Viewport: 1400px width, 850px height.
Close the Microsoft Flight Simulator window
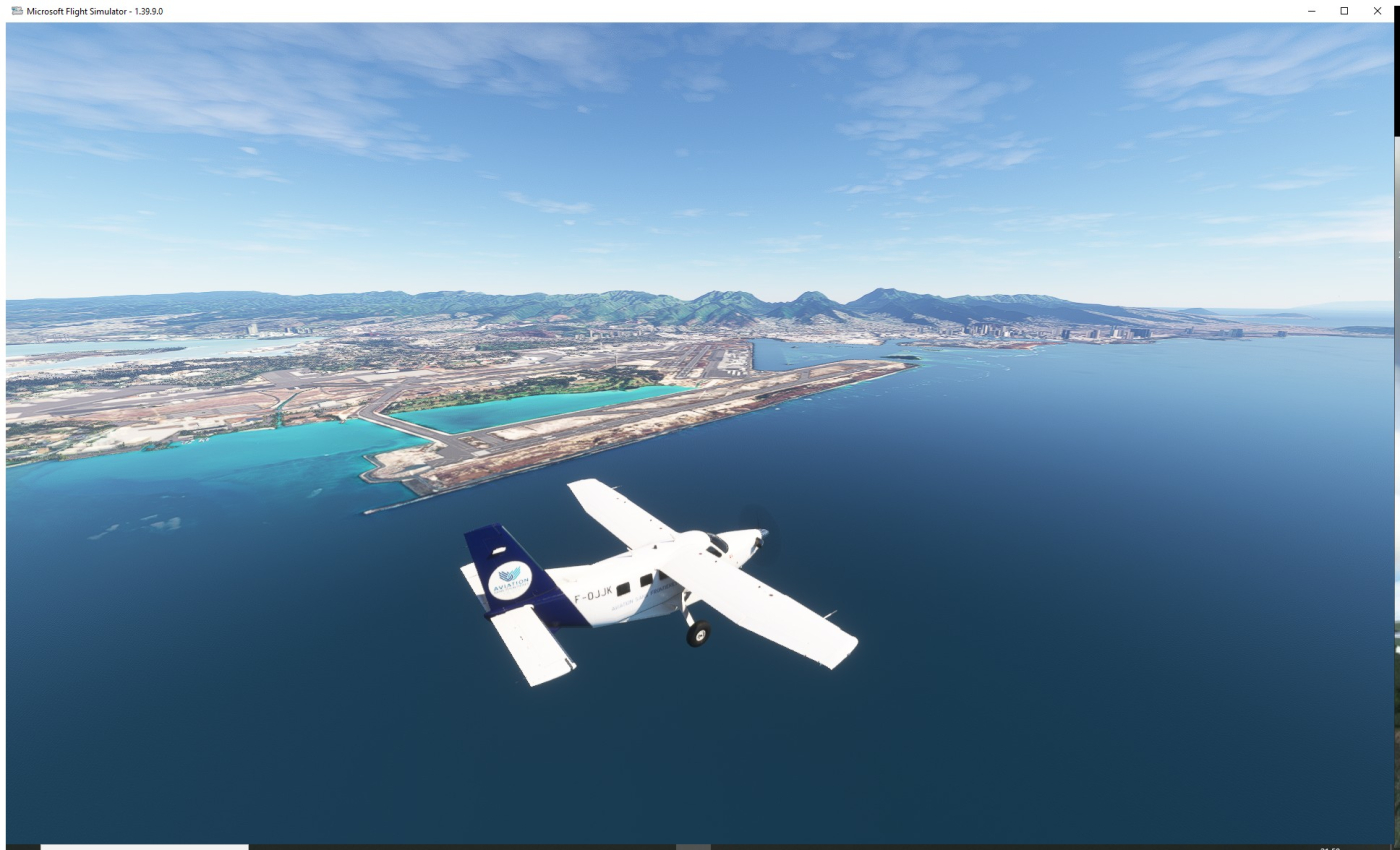tap(1377, 11)
